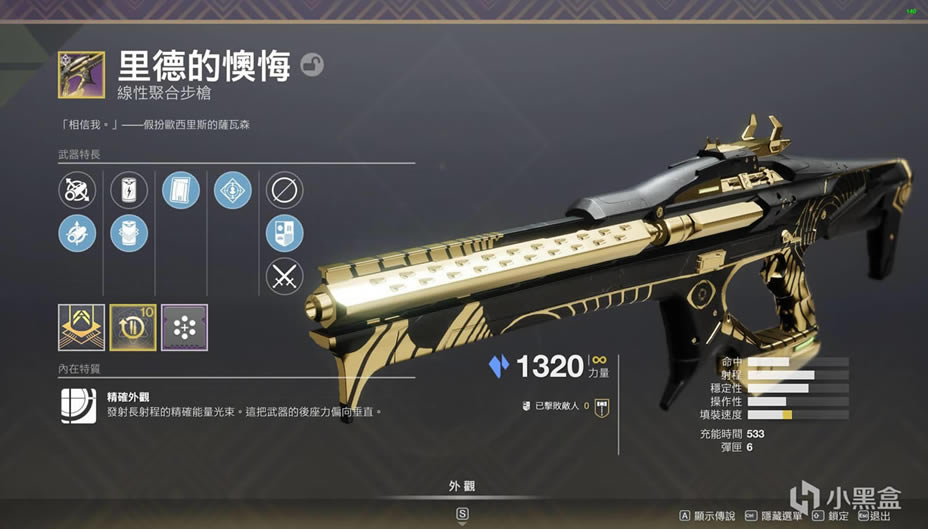Viewport: 928px width, 529px height.
Task: Select the empty slashed-circle origin trait
Action: point(285,189)
